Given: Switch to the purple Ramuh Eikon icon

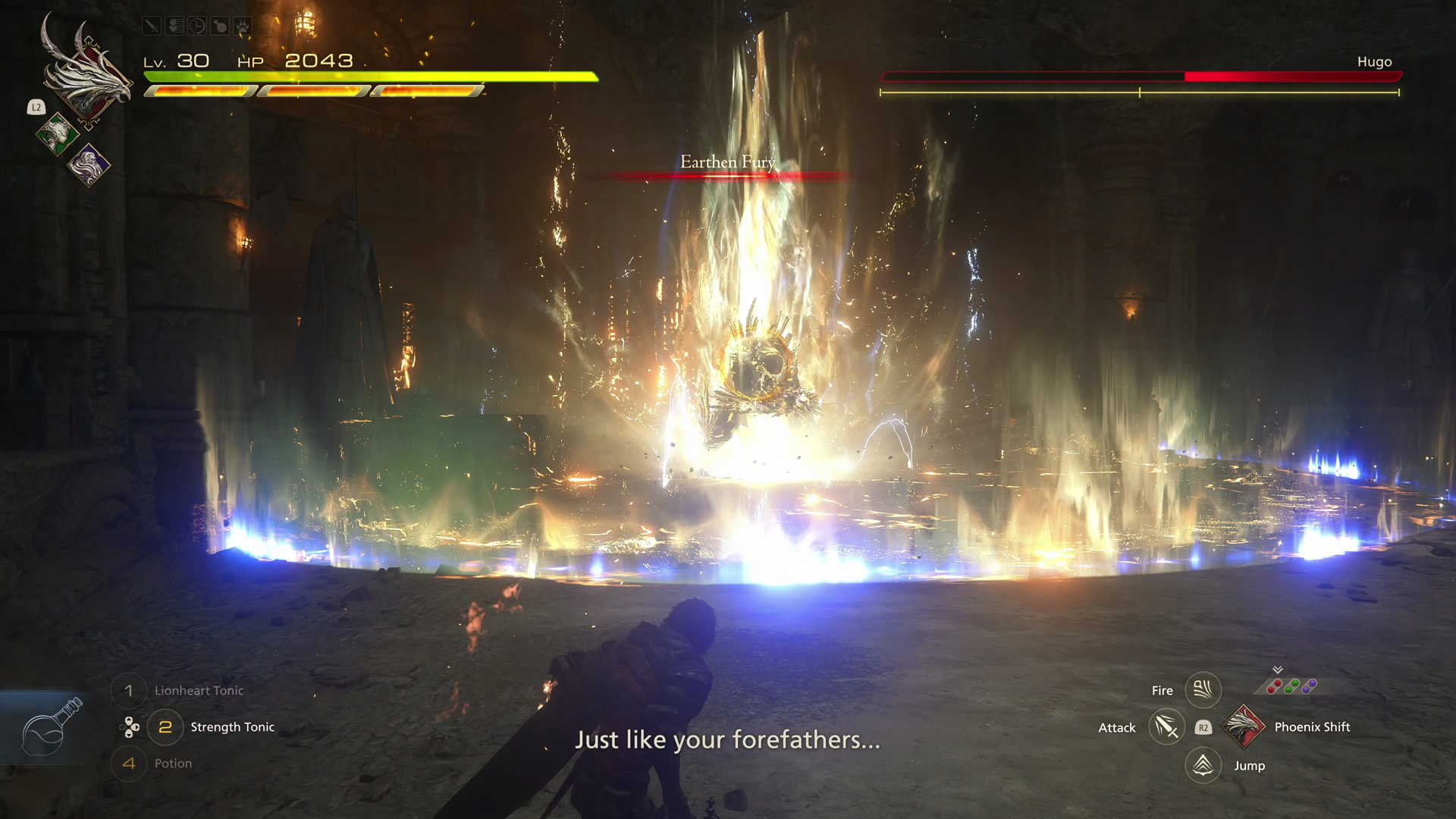Looking at the screenshot, I should tap(89, 165).
